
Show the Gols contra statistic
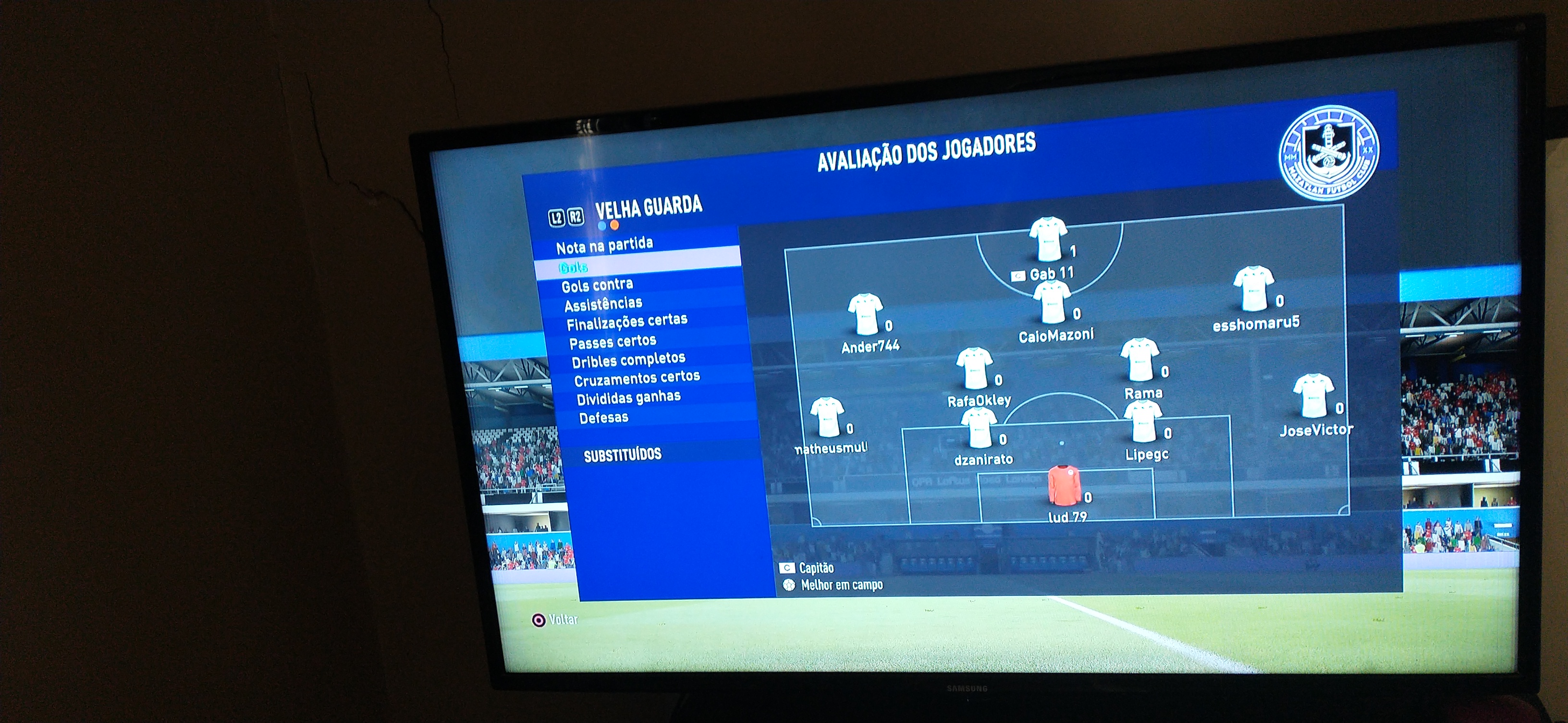click(x=597, y=285)
